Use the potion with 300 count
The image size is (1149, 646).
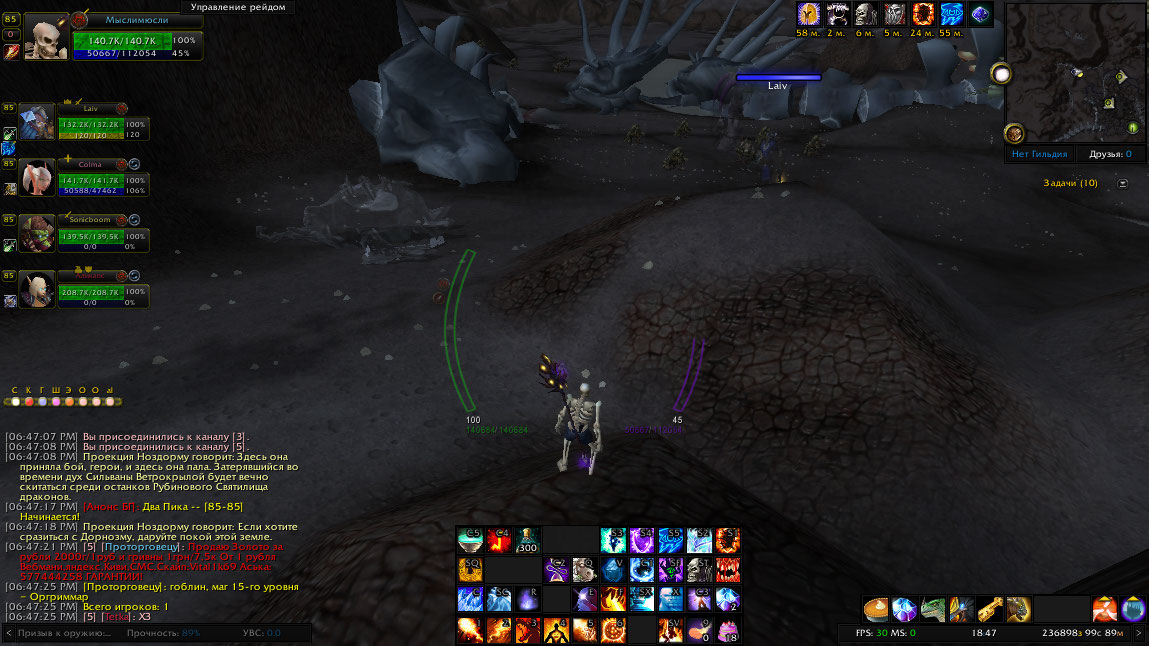point(527,541)
